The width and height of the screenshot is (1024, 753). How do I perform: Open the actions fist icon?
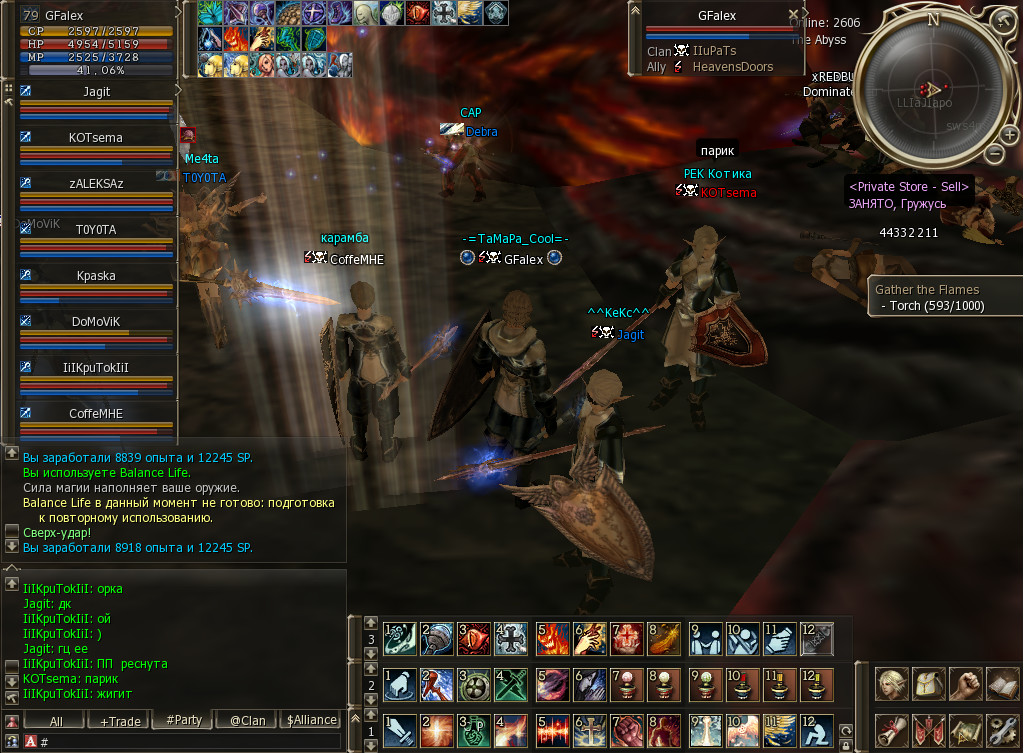click(x=965, y=684)
